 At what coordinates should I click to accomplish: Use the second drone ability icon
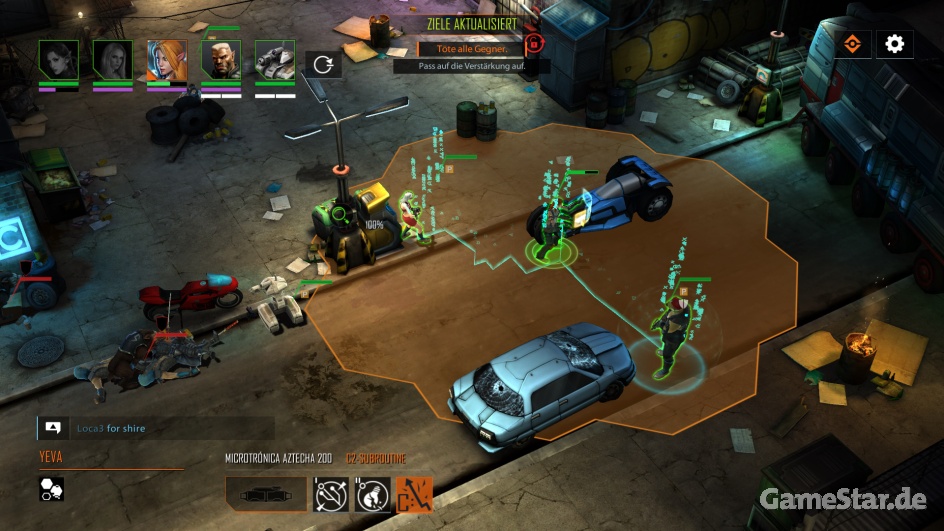(373, 493)
